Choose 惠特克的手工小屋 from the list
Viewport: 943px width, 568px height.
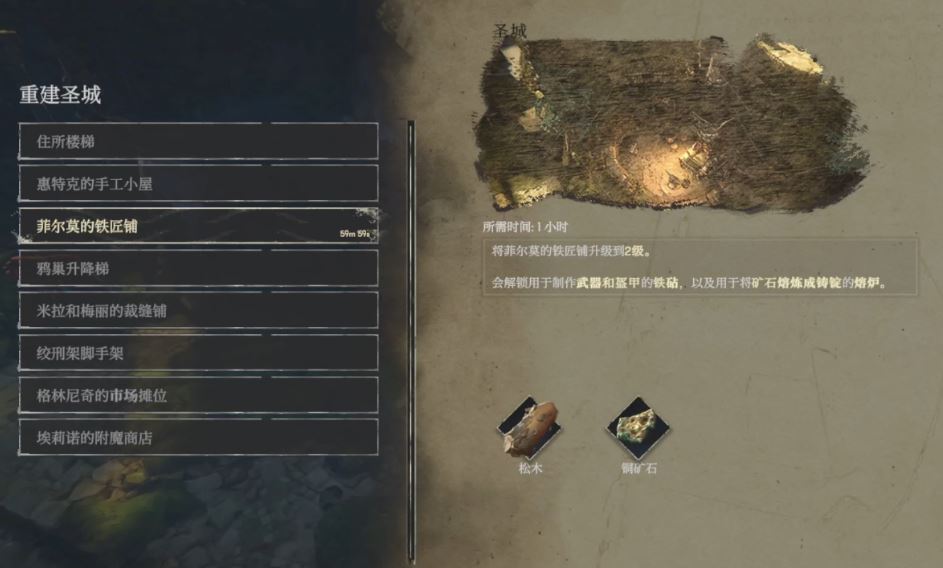click(x=198, y=184)
